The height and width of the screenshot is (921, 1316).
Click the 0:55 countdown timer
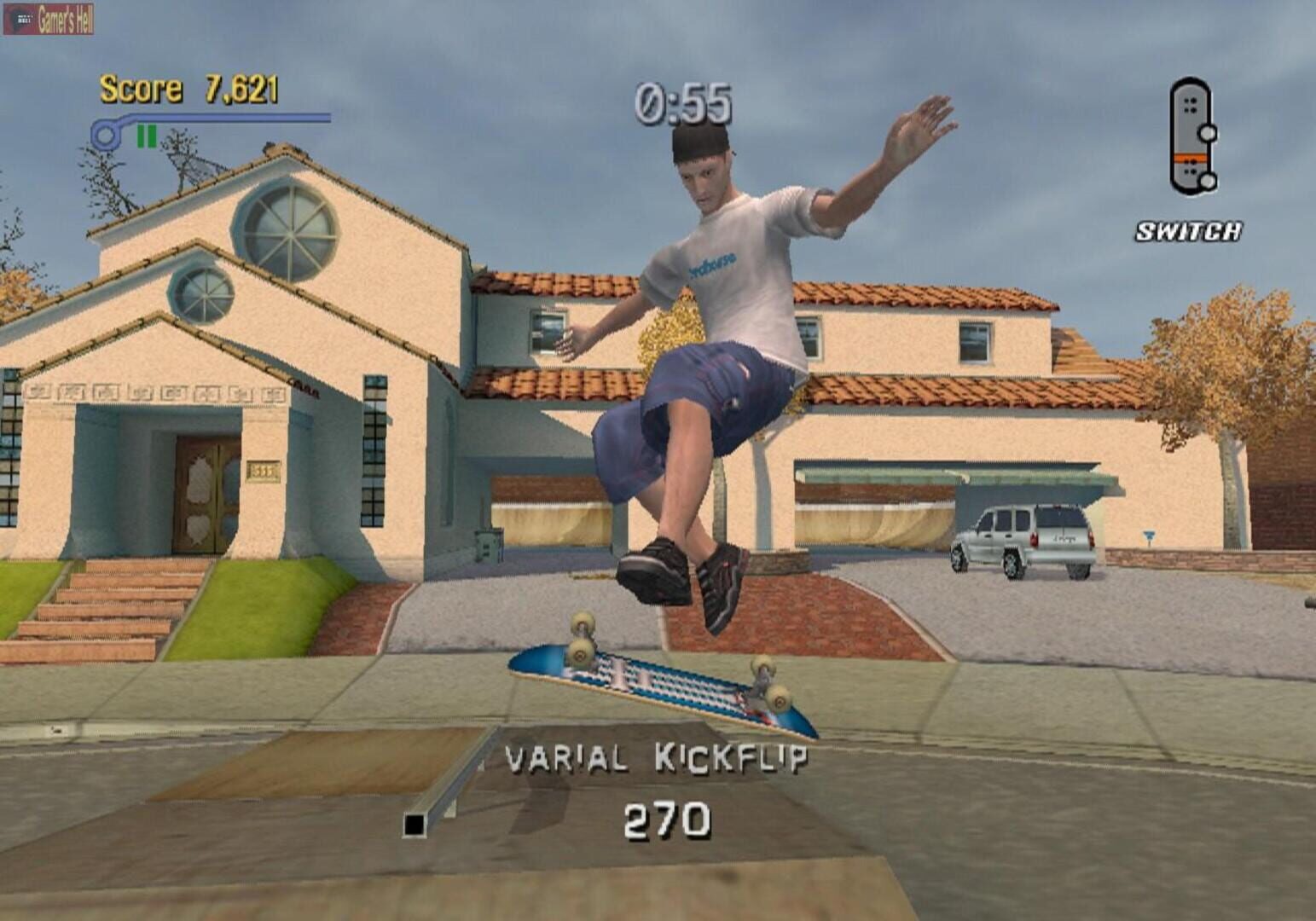[x=684, y=102]
